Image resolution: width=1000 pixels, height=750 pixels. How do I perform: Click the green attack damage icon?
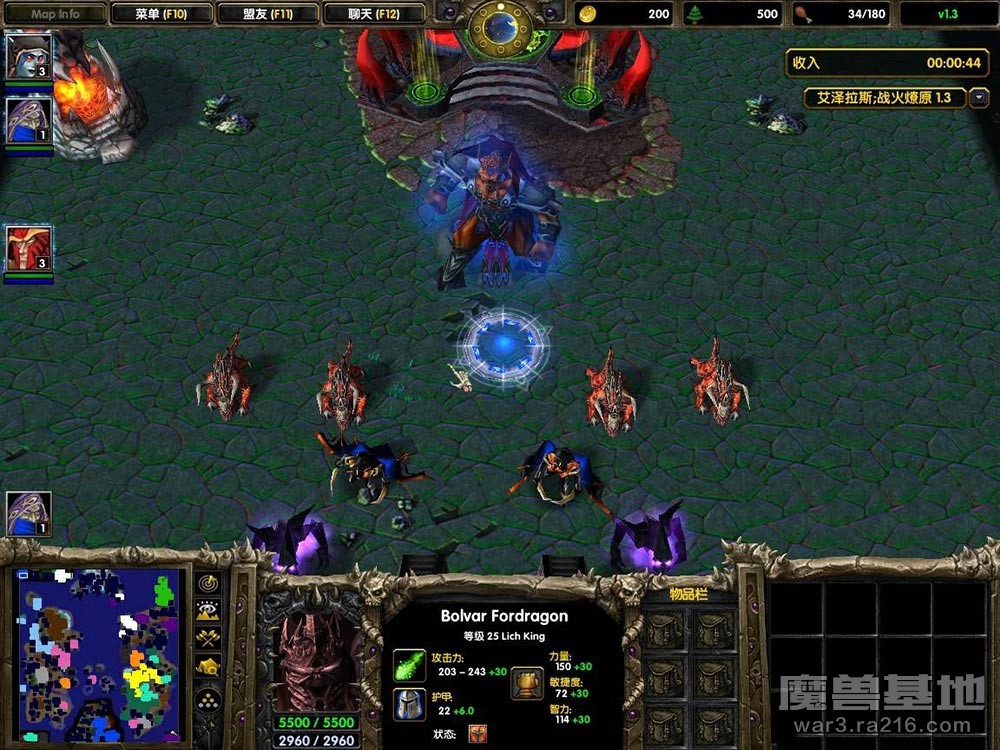[x=409, y=665]
